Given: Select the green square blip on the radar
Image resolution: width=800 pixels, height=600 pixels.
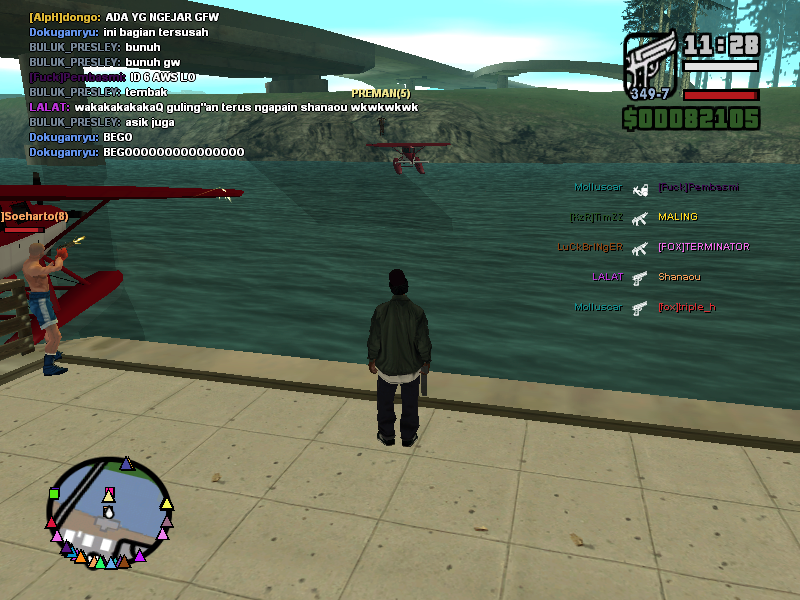Looking at the screenshot, I should tap(54, 493).
